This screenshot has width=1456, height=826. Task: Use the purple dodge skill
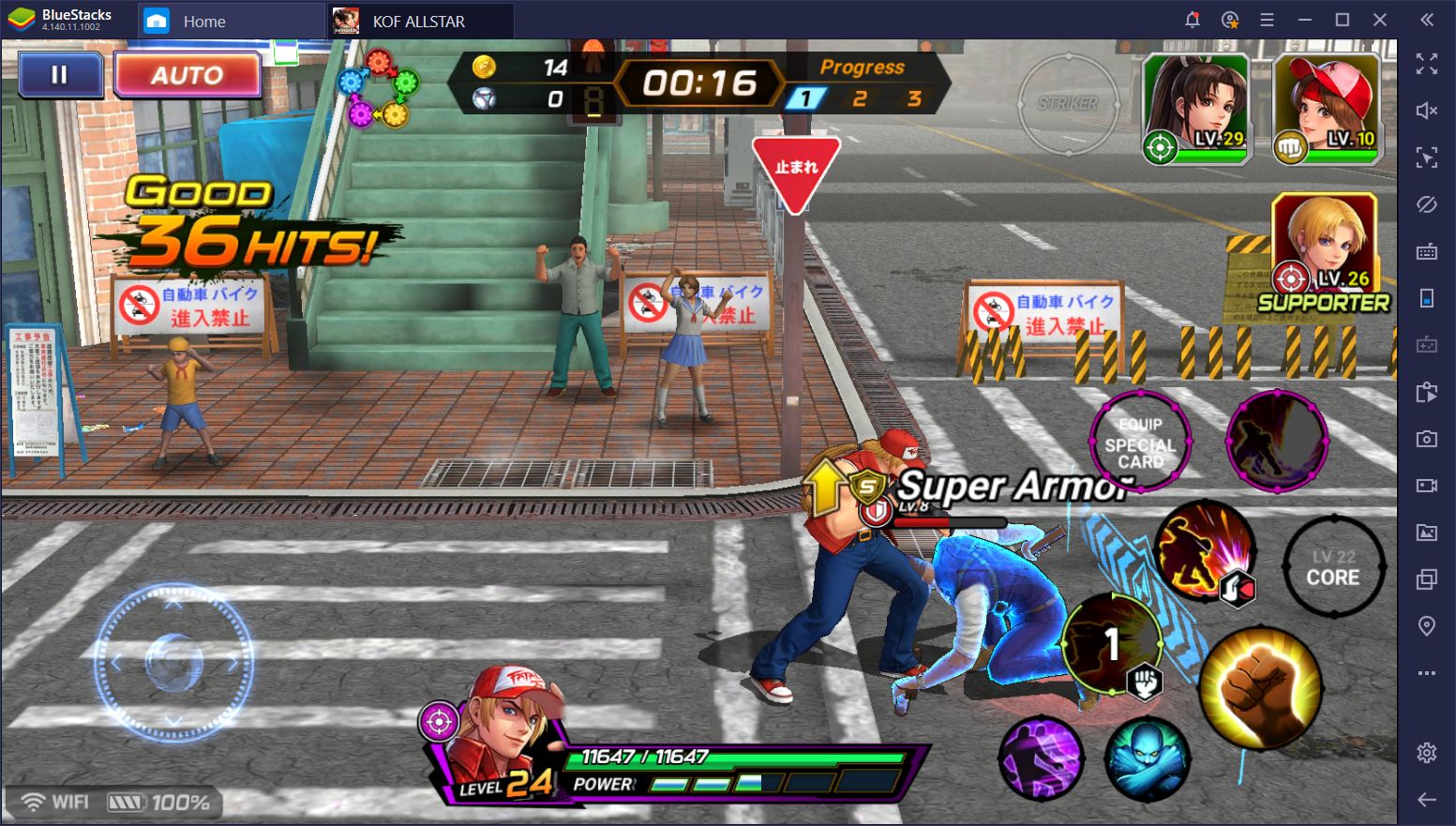[x=1041, y=758]
